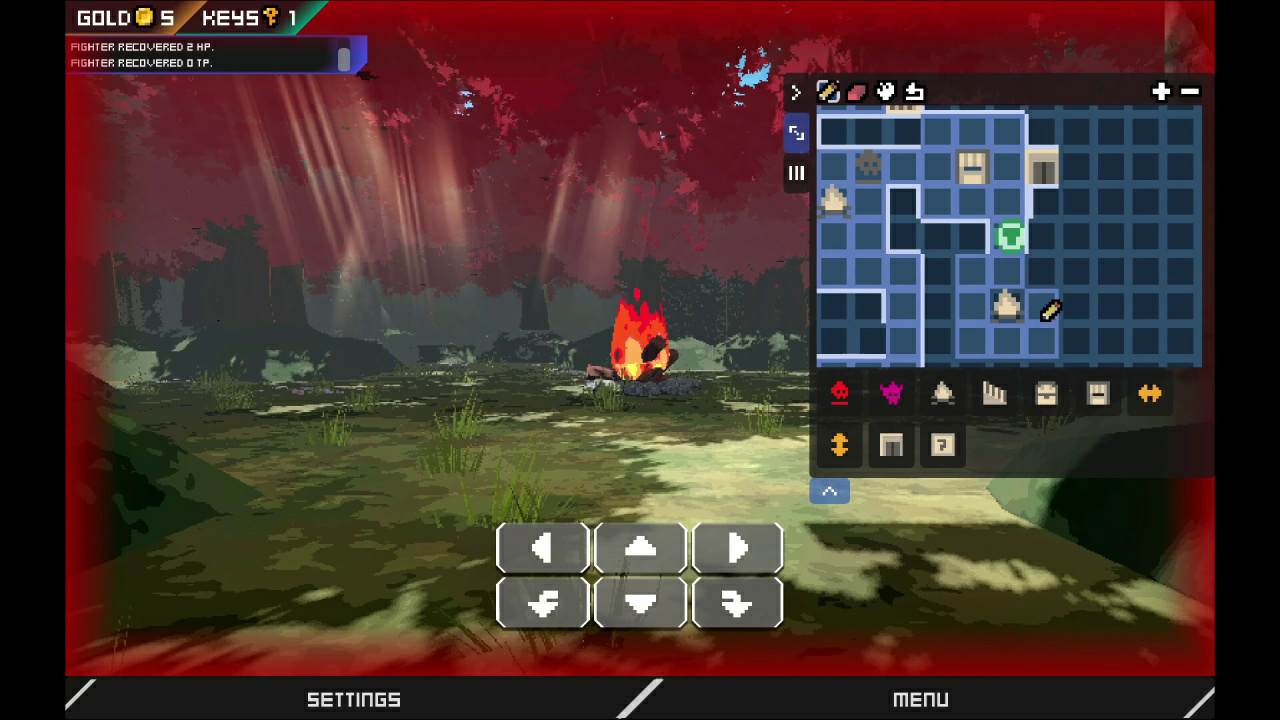Step right with the right triangle arrow
The image size is (1280, 720).
pyautogui.click(x=737, y=548)
